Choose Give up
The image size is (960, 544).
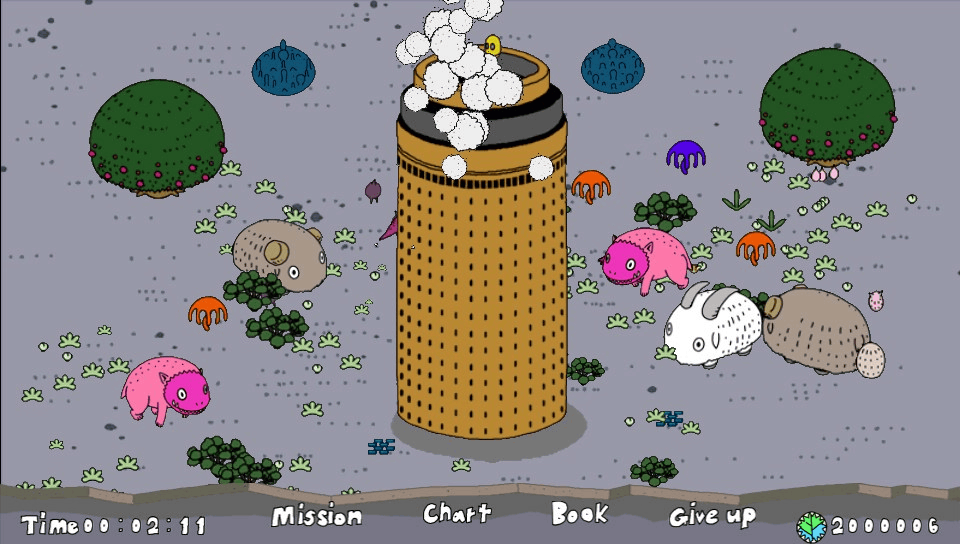[x=712, y=516]
